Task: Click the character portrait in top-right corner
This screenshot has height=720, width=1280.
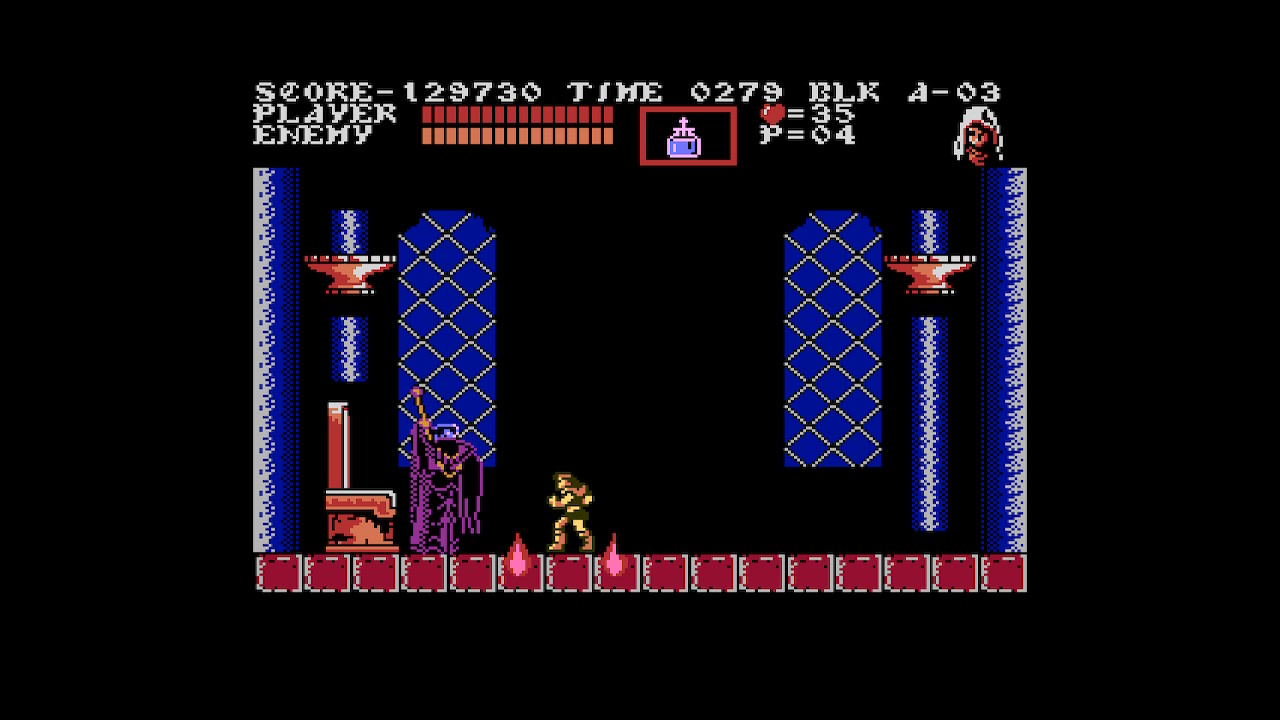Action: [x=975, y=133]
